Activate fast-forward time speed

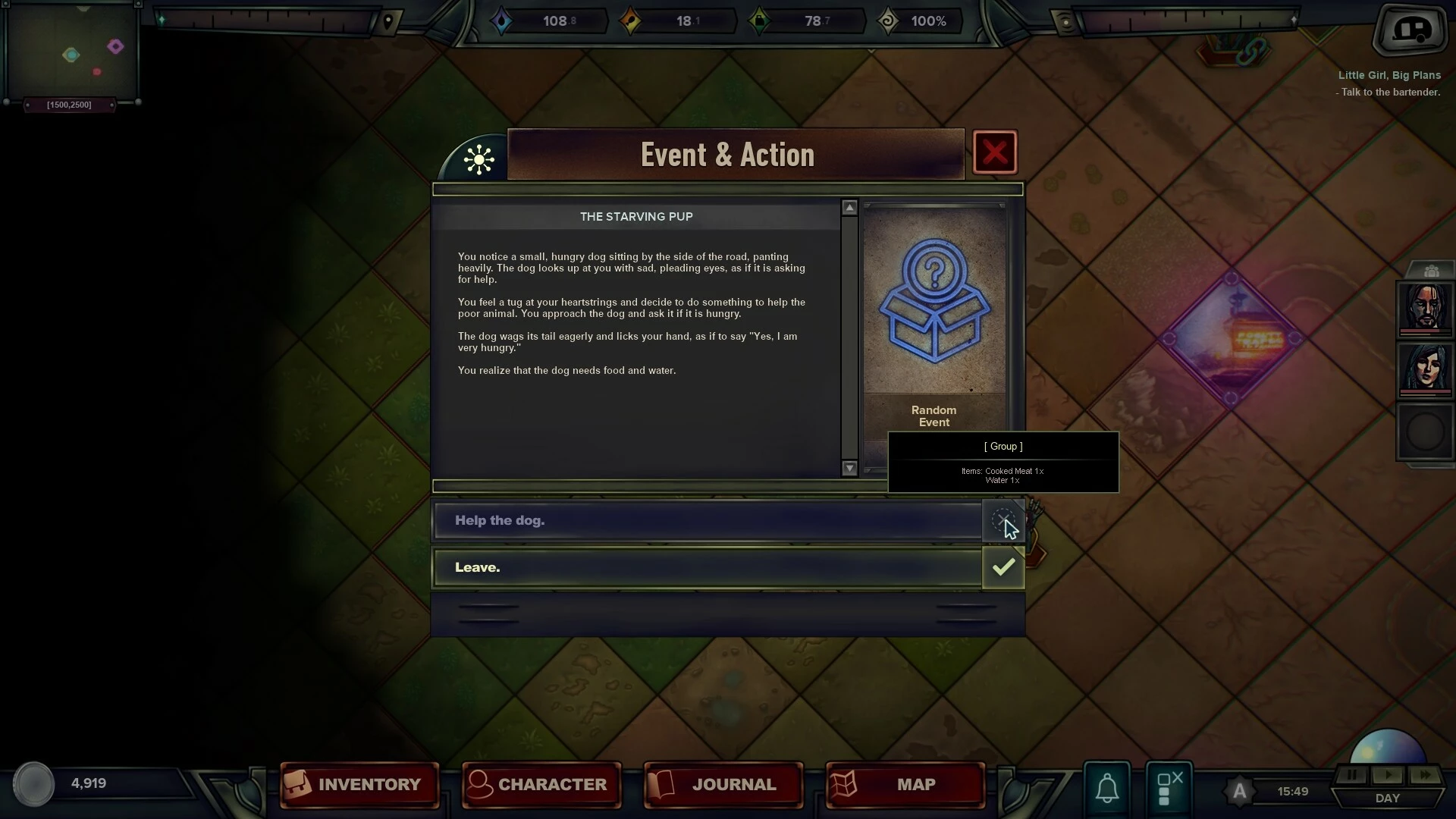click(x=1425, y=775)
